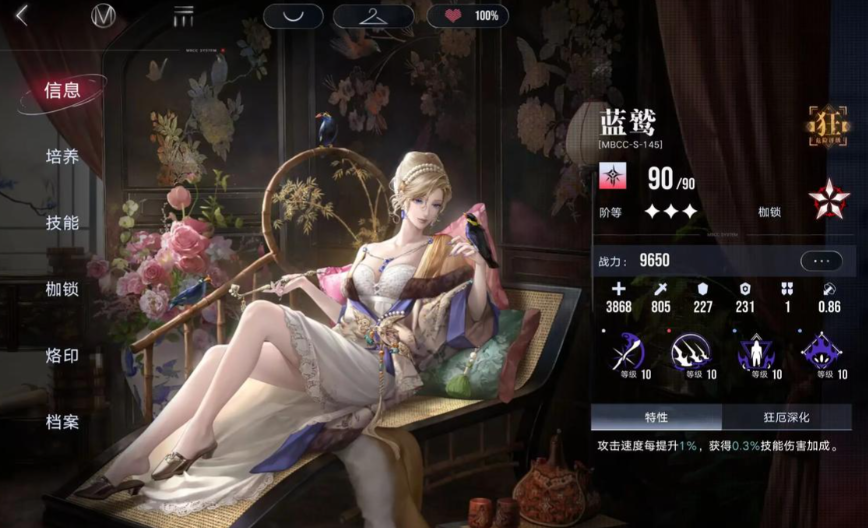Select the bow and arrow skill icon
The image size is (868, 528).
pos(629,353)
